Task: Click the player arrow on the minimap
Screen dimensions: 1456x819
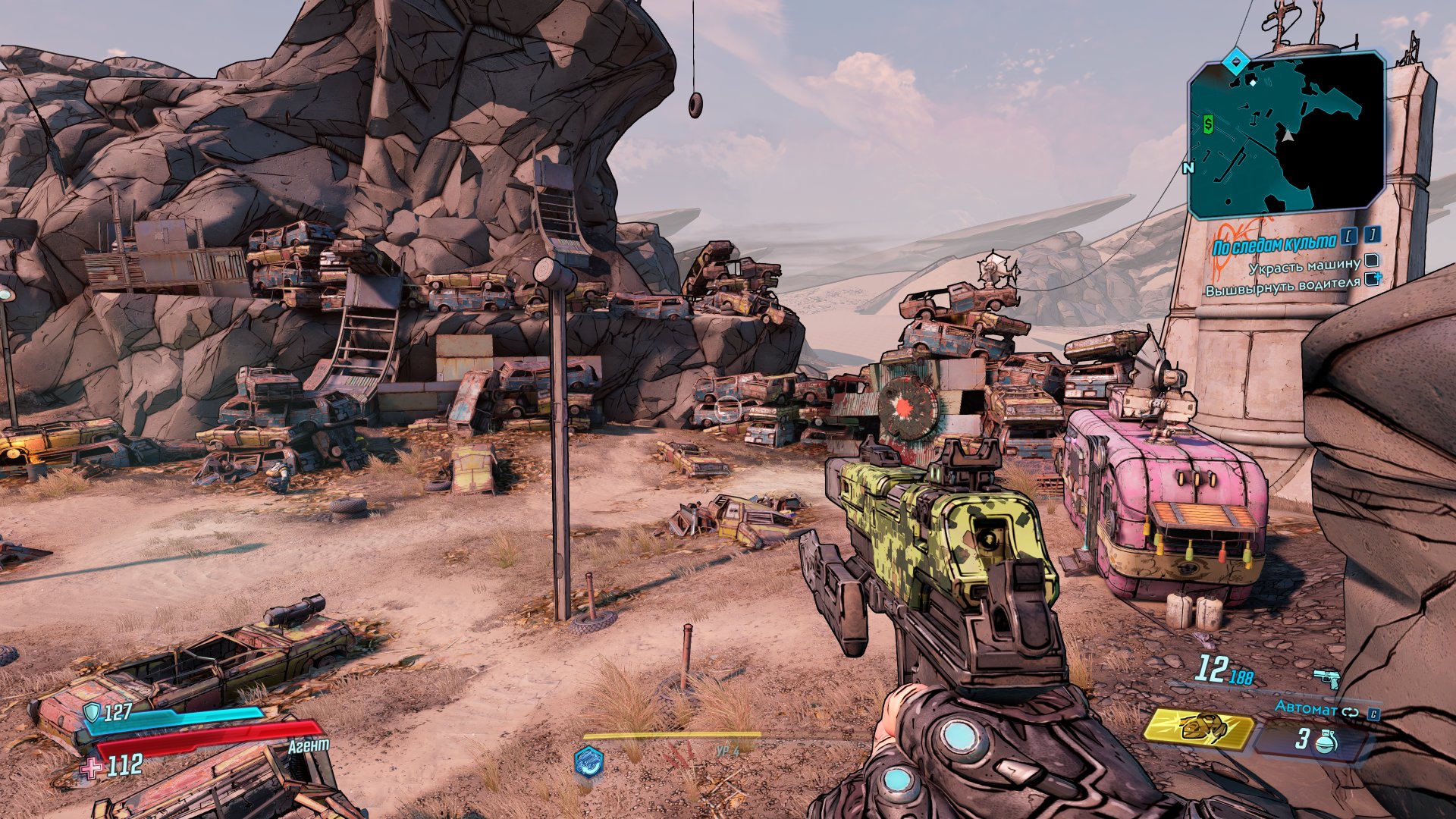Action: [1288, 135]
